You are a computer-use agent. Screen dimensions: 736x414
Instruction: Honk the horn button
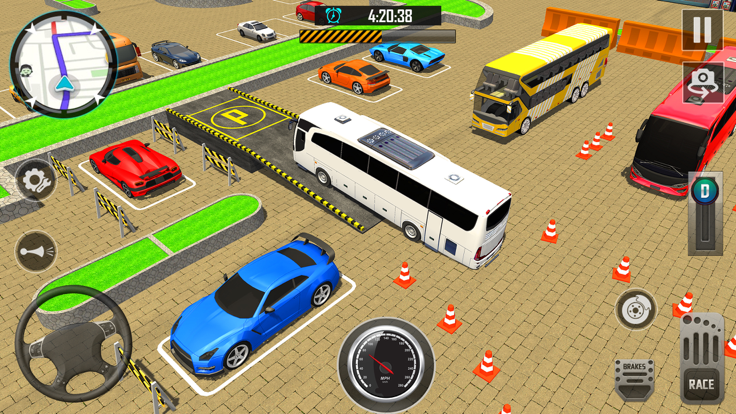click(x=37, y=251)
